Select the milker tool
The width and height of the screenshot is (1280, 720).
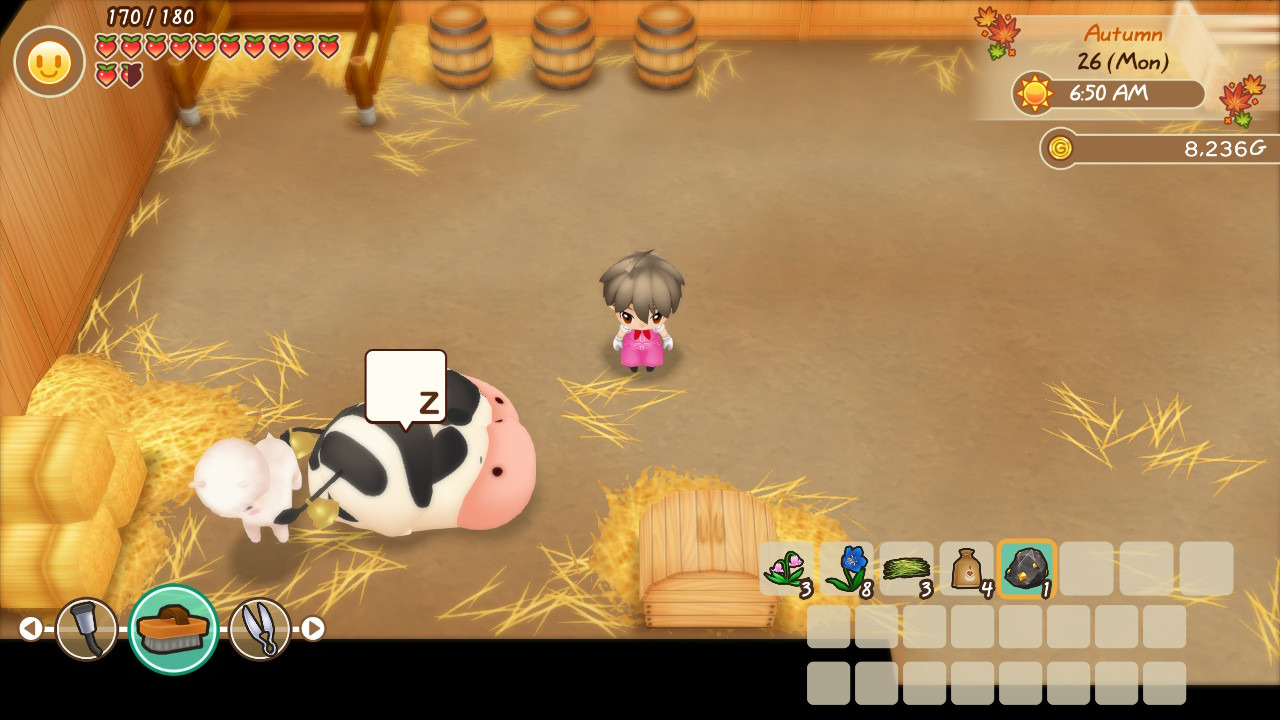(86, 628)
